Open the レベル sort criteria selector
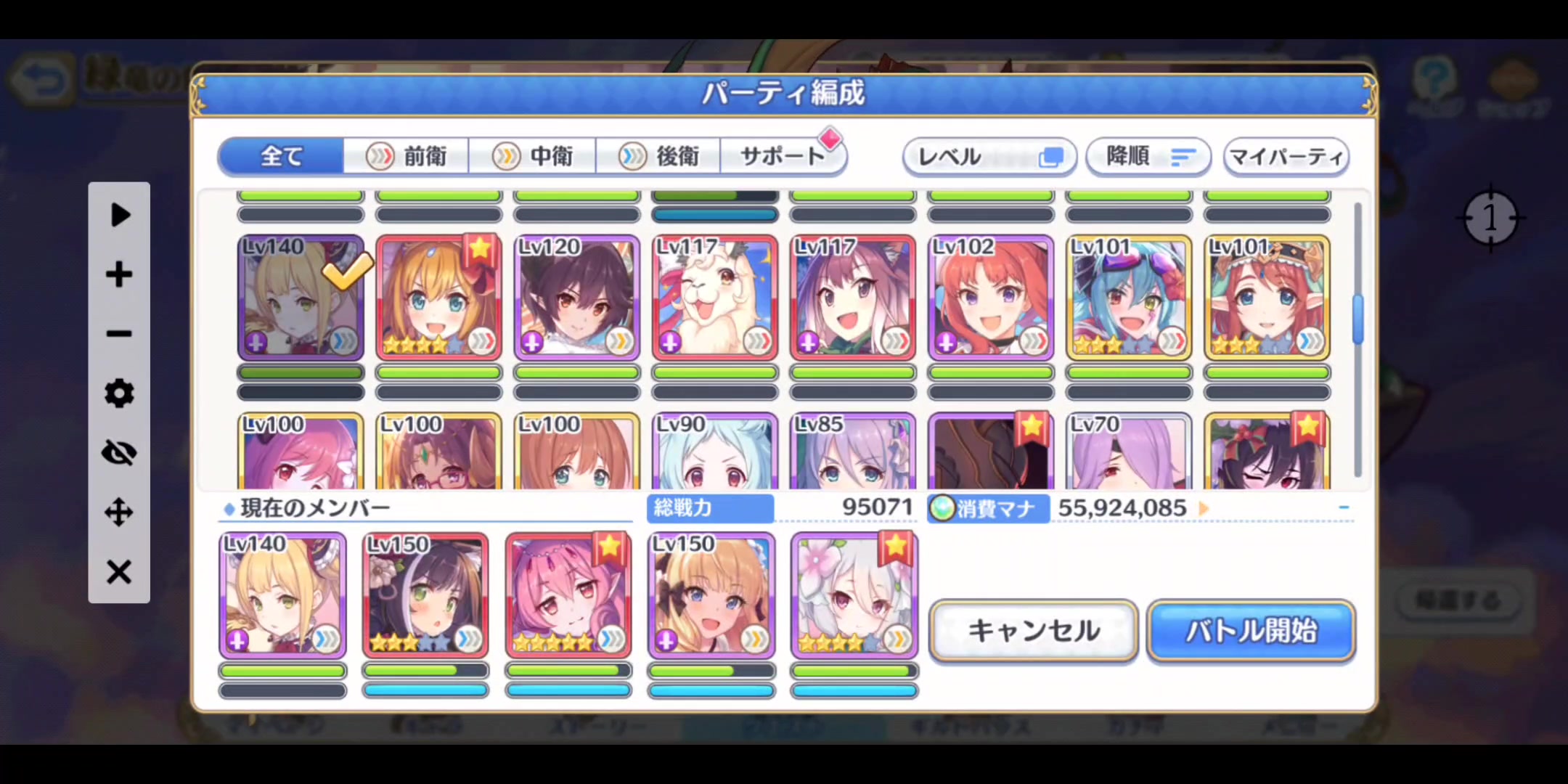The height and width of the screenshot is (784, 1568). coord(989,157)
